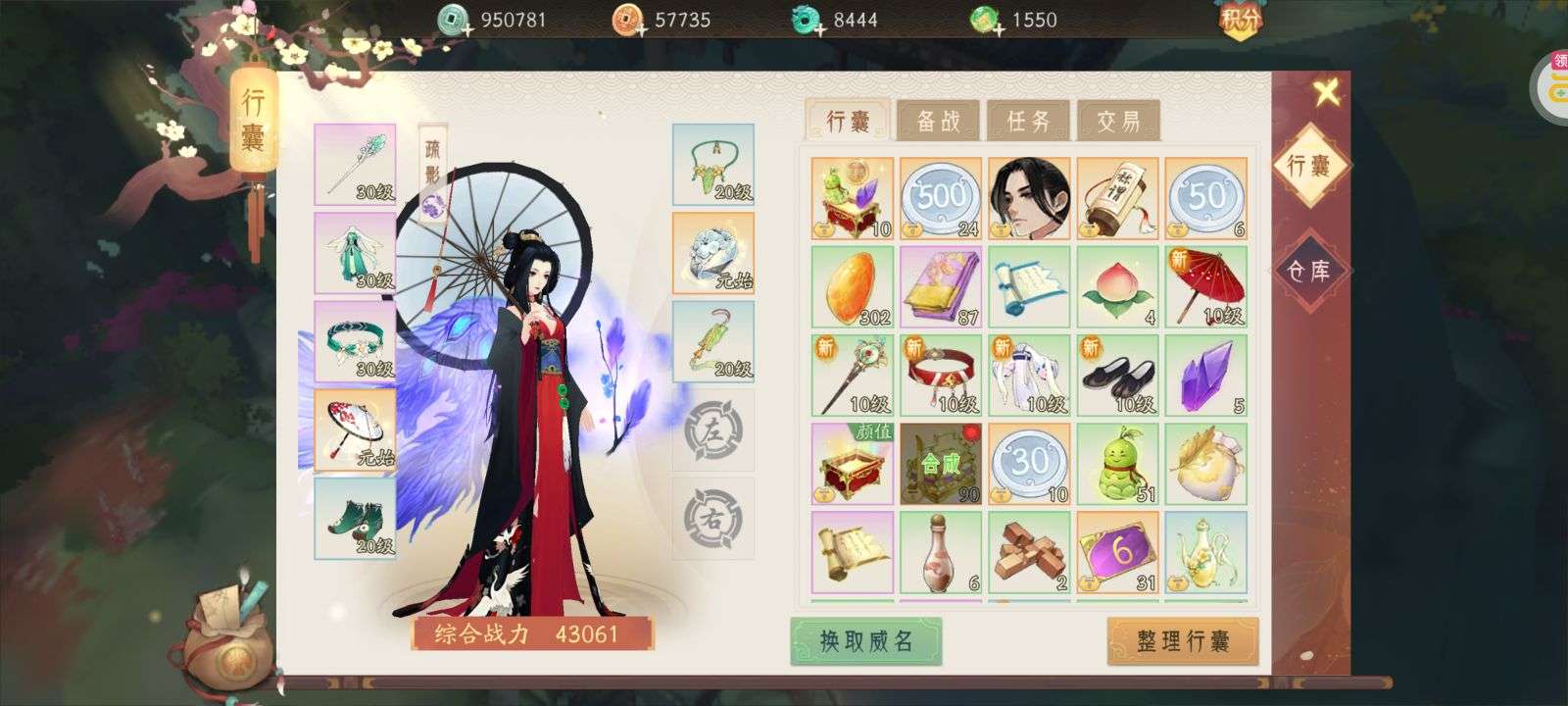Select the male character portrait item

coord(1029,198)
